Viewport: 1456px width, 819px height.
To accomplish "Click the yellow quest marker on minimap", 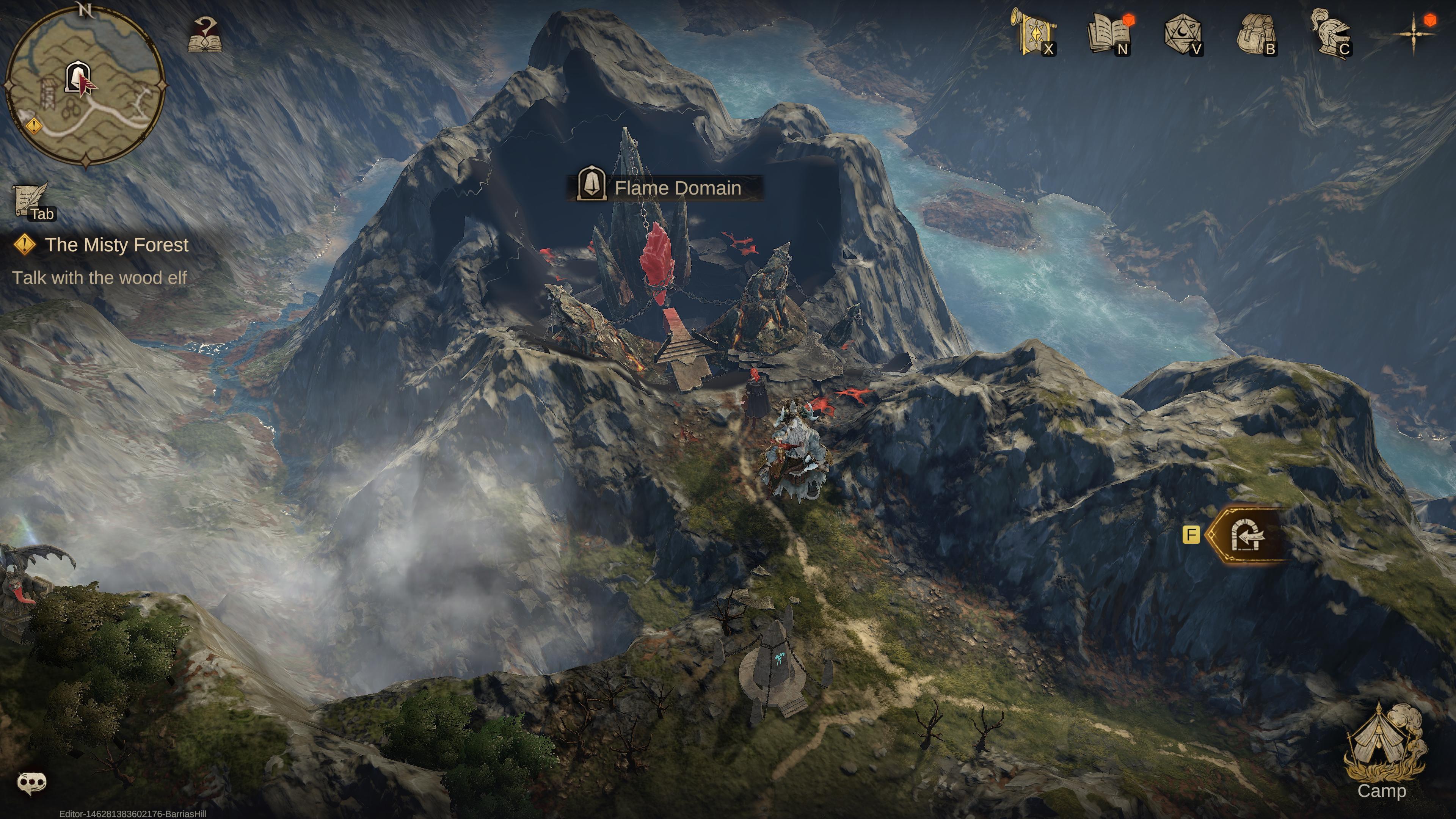I will [x=34, y=125].
